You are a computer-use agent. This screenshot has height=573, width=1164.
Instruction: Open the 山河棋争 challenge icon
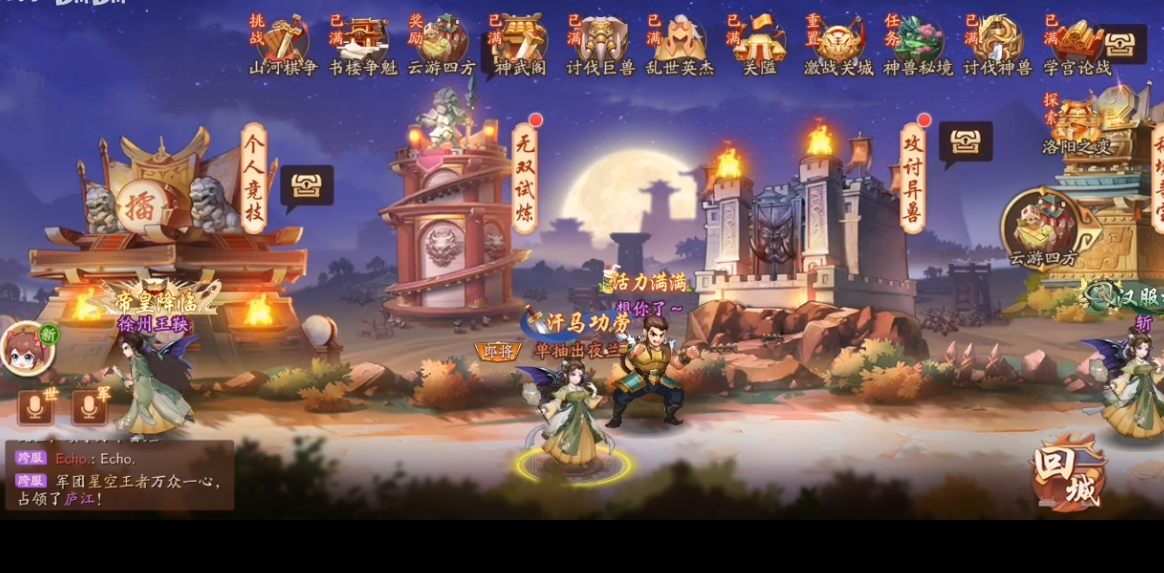(283, 42)
